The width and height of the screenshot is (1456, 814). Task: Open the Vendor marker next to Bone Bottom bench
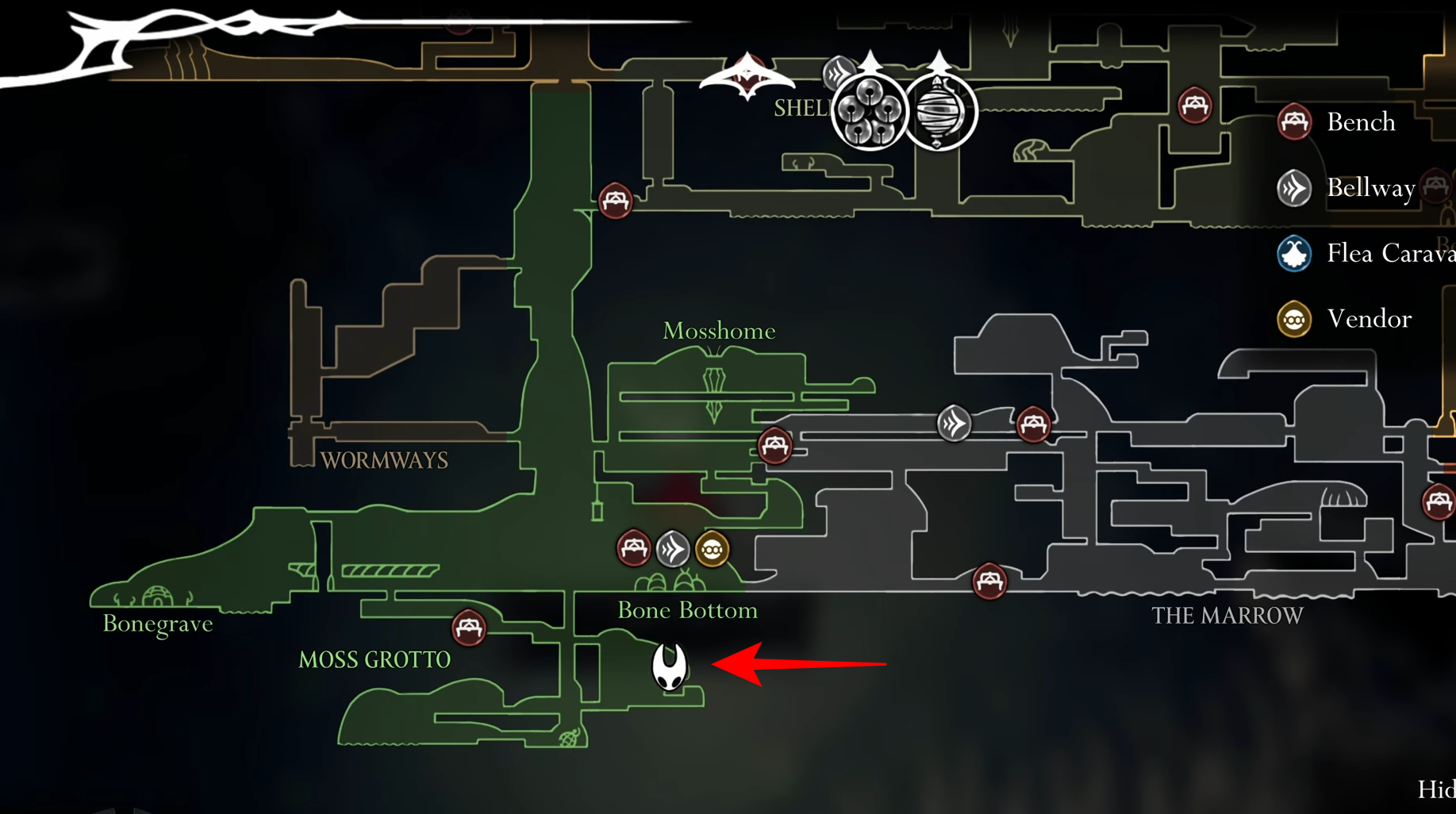(x=711, y=548)
